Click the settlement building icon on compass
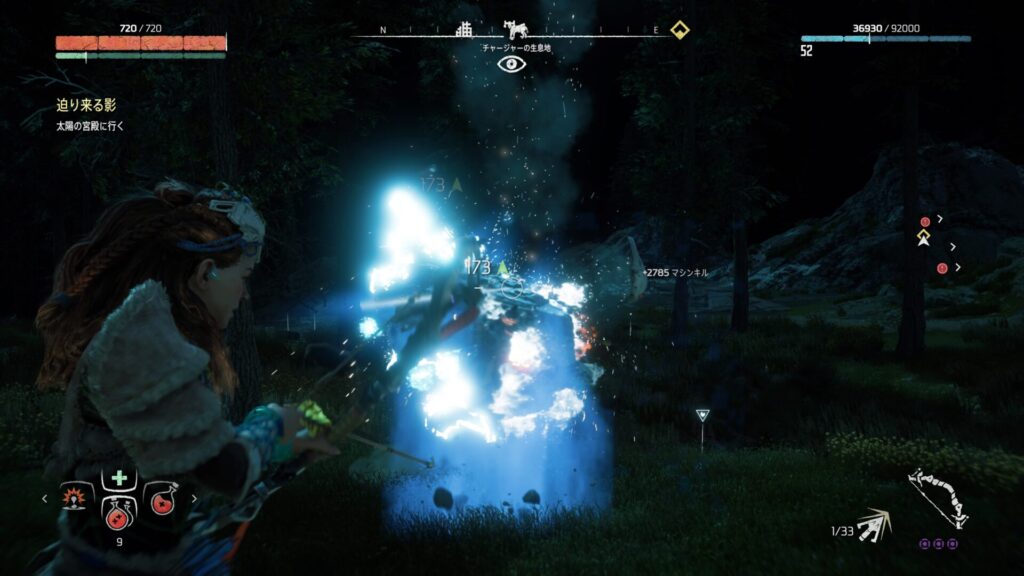 [x=465, y=29]
